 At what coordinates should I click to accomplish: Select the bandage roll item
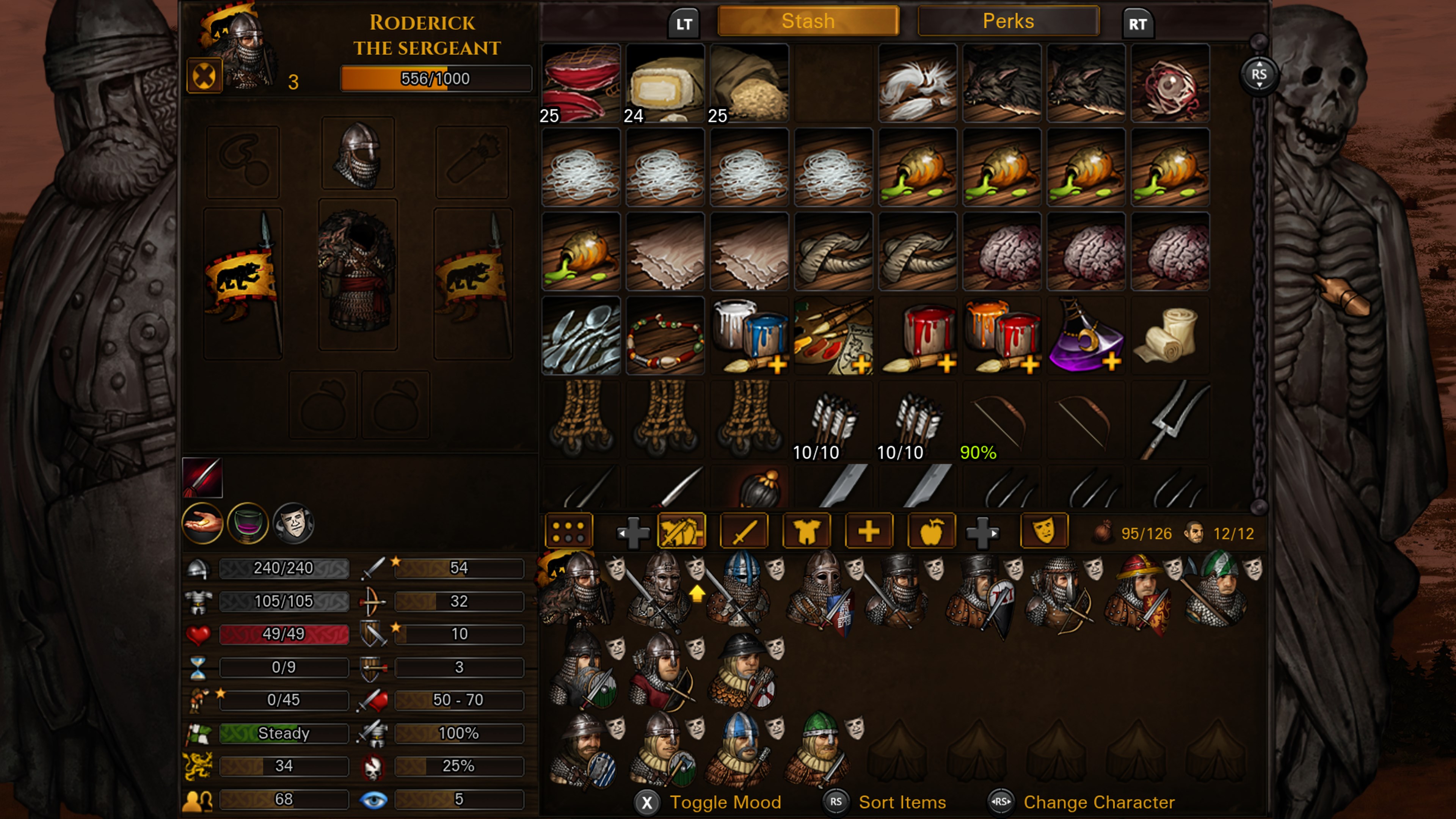pyautogui.click(x=1170, y=336)
